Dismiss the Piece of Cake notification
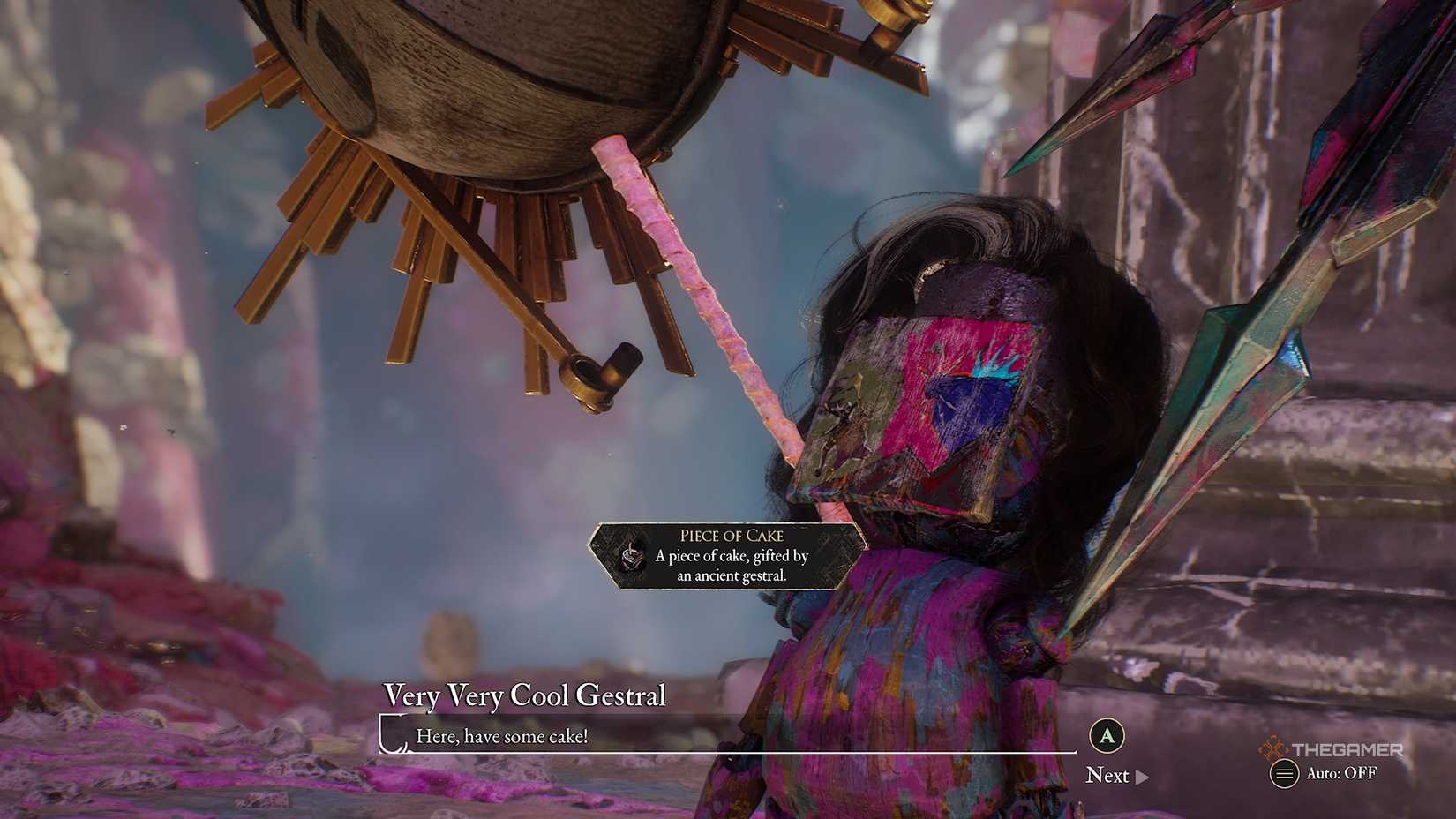 point(724,557)
